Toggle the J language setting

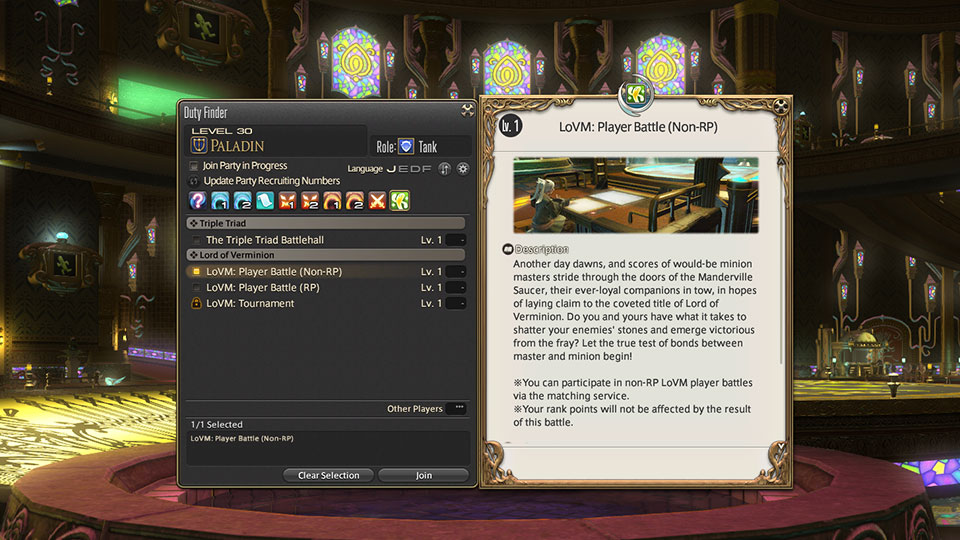392,169
